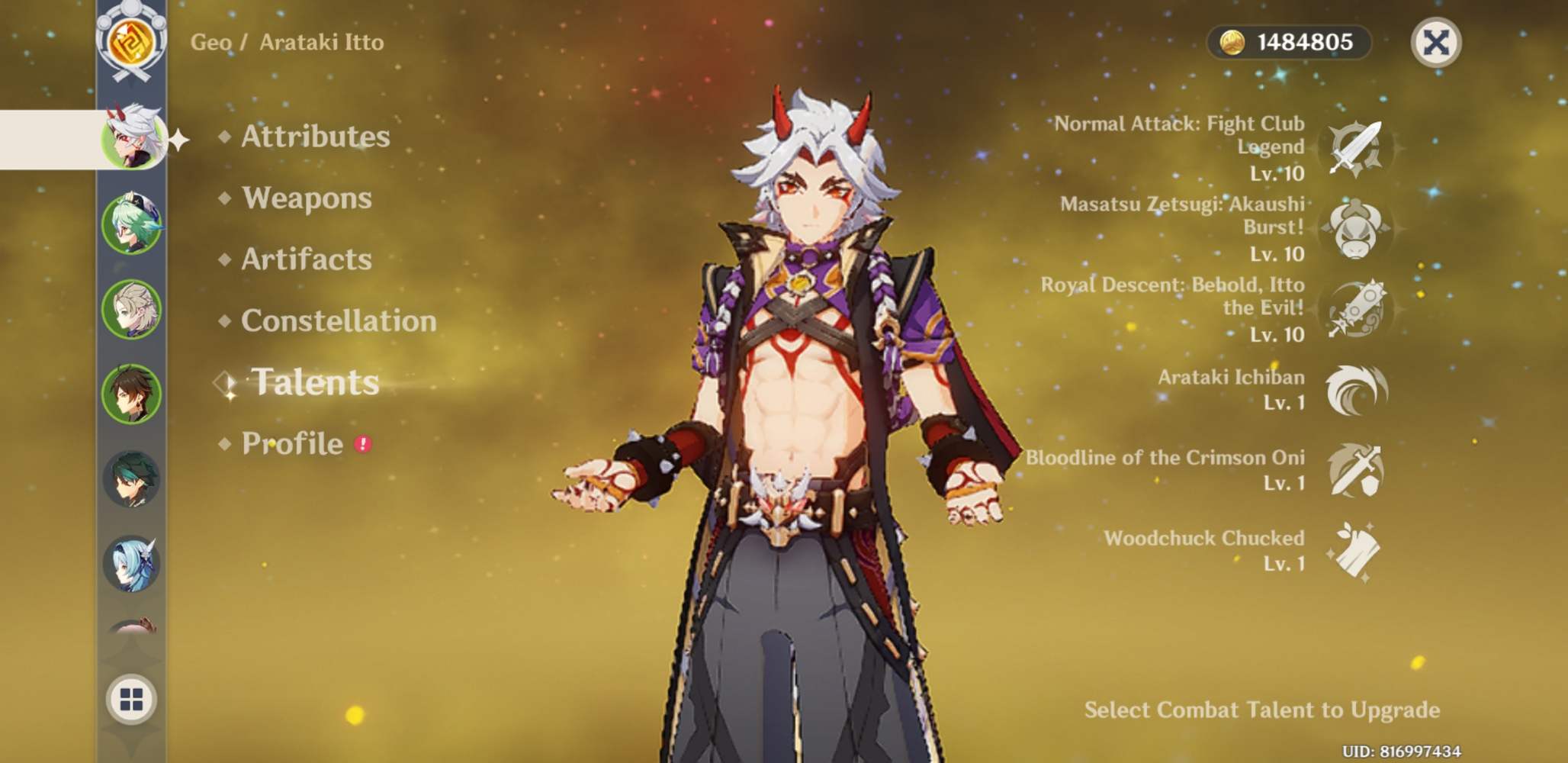Viewport: 1568px width, 763px height.
Task: View the Artifacts menu entry
Action: click(x=305, y=260)
